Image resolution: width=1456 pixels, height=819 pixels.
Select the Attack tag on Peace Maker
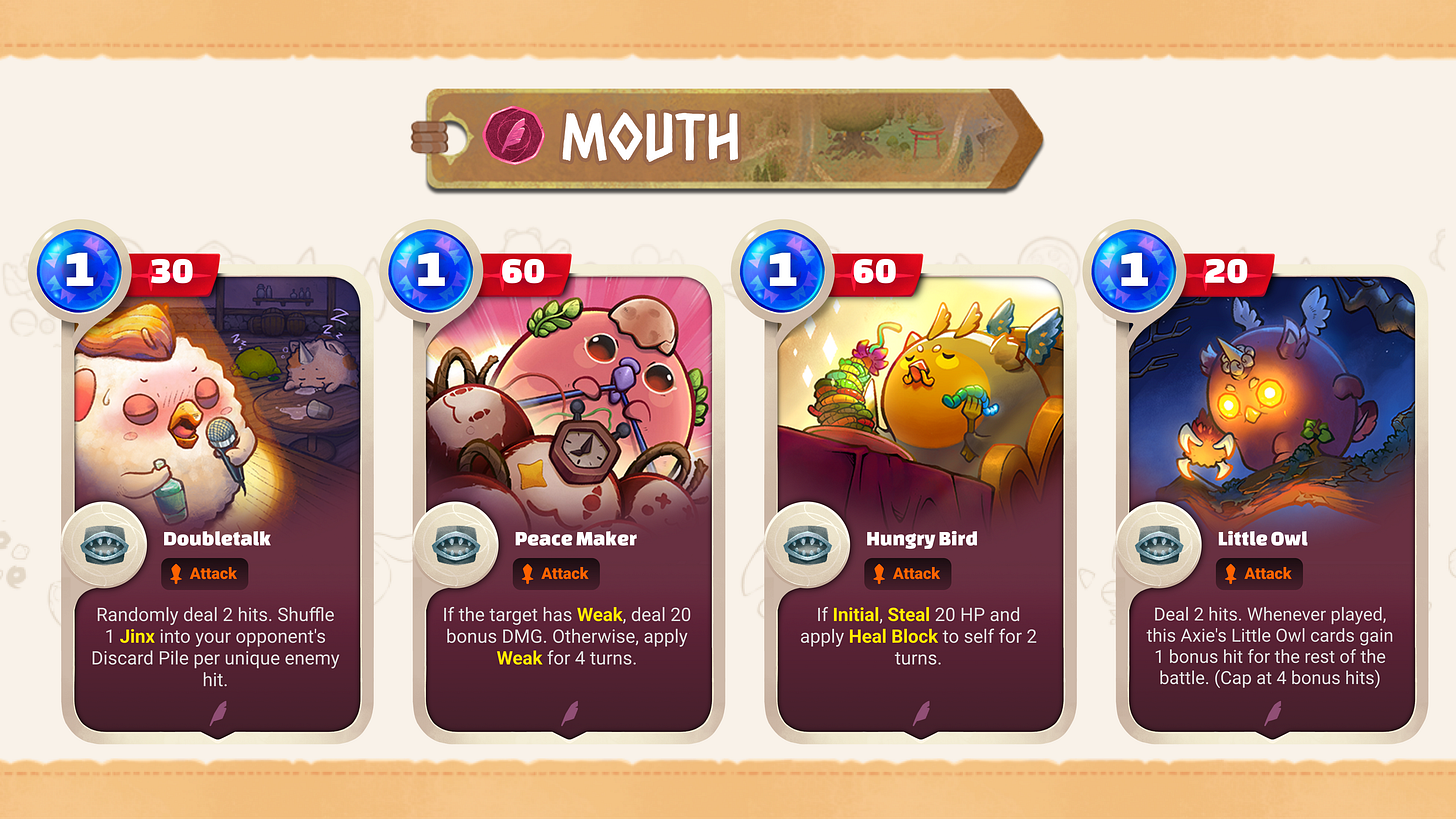pyautogui.click(x=556, y=573)
